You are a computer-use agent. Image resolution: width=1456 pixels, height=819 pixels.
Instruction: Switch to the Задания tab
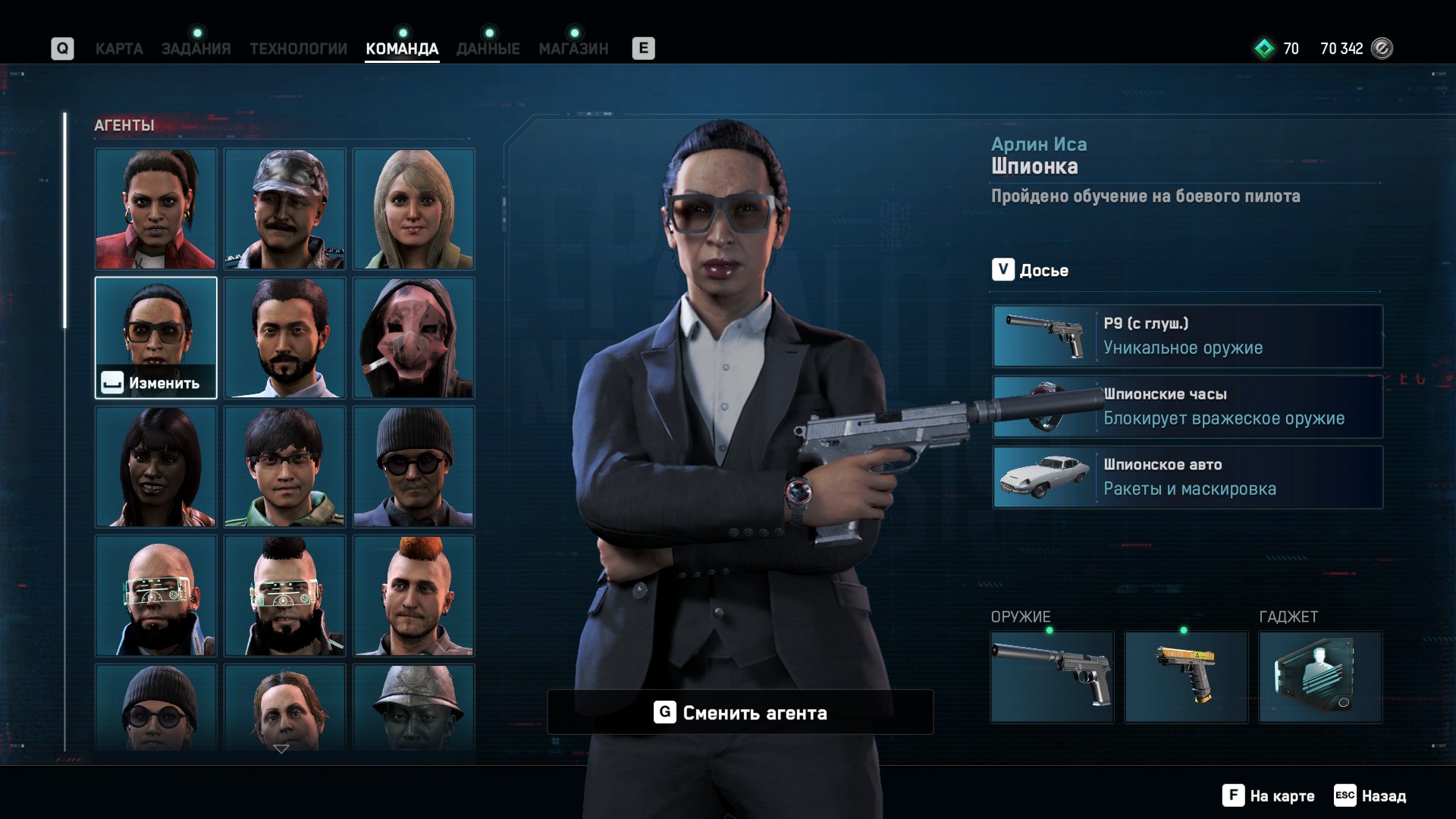click(x=196, y=49)
